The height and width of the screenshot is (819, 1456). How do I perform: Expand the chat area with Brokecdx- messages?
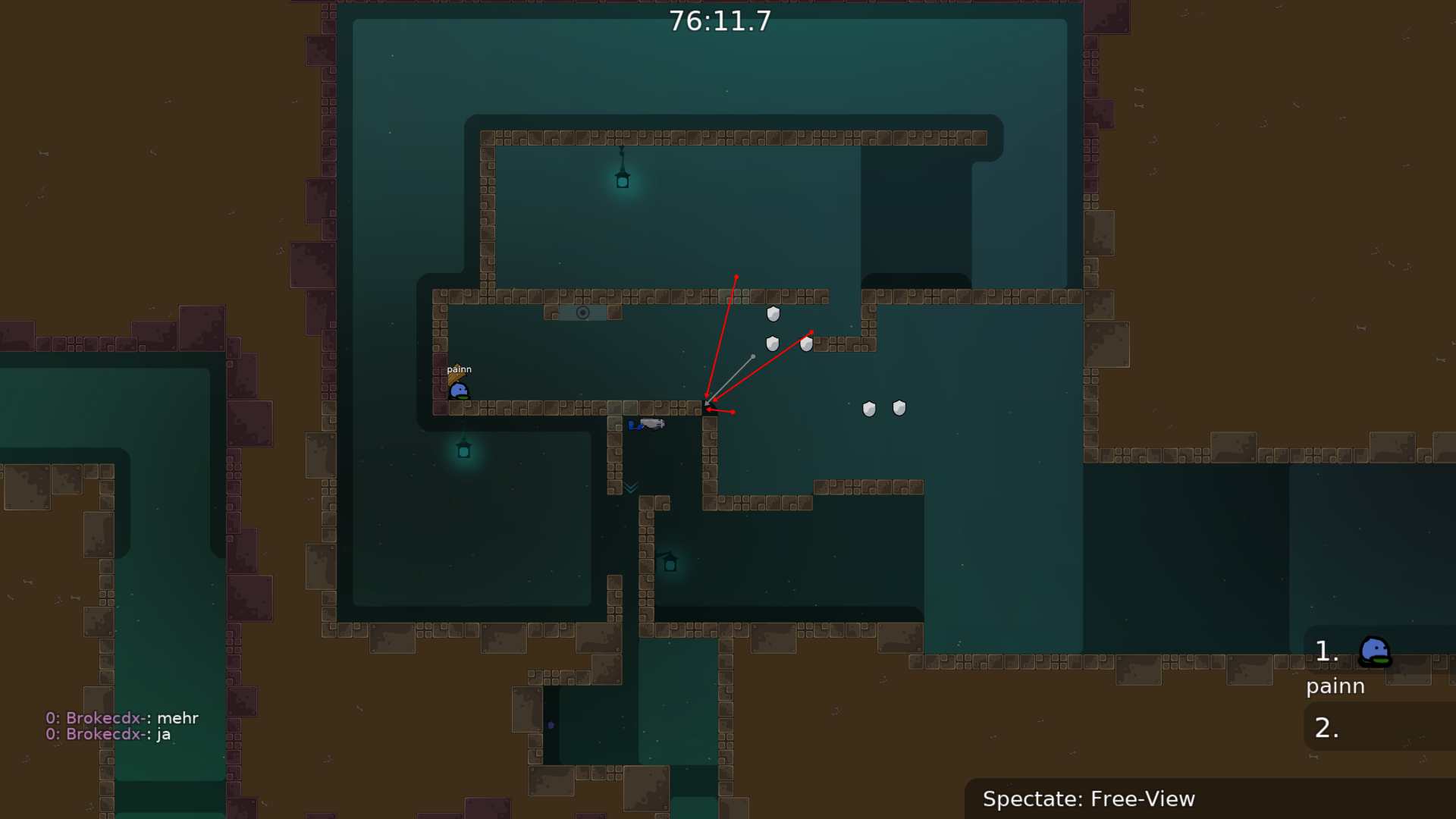[x=121, y=726]
